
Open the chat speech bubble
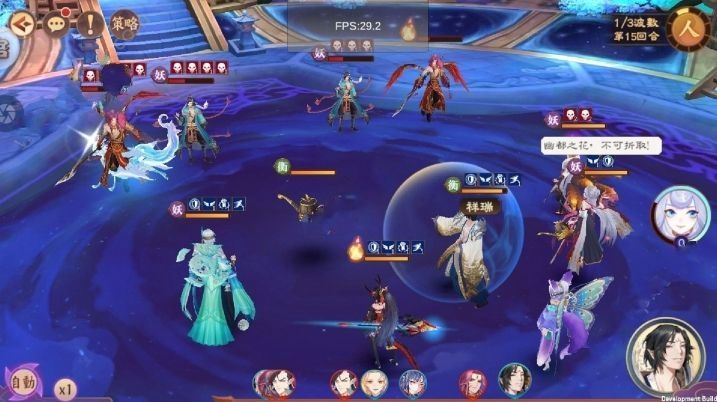(x=56, y=22)
